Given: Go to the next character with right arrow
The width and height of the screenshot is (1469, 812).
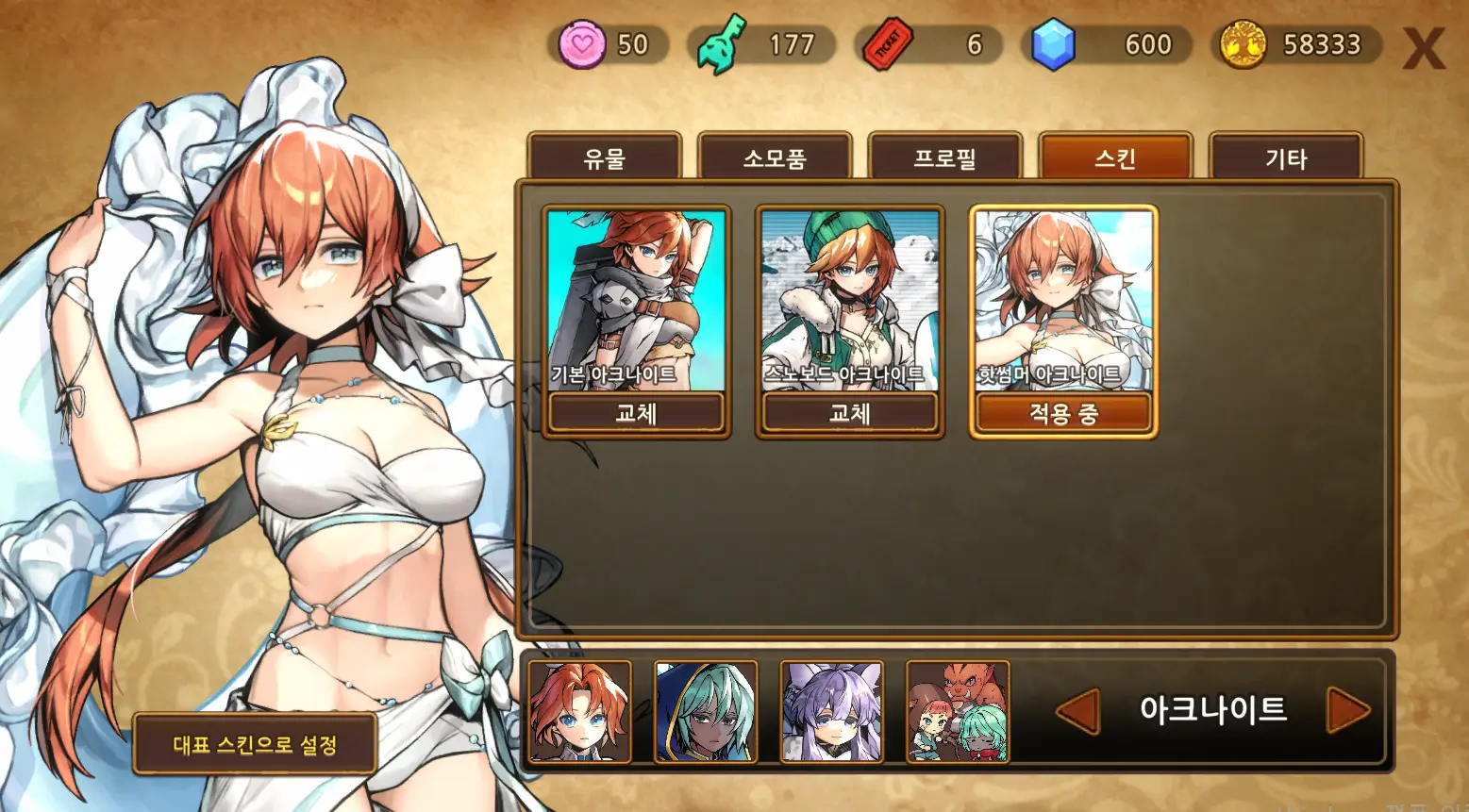Looking at the screenshot, I should tap(1347, 710).
